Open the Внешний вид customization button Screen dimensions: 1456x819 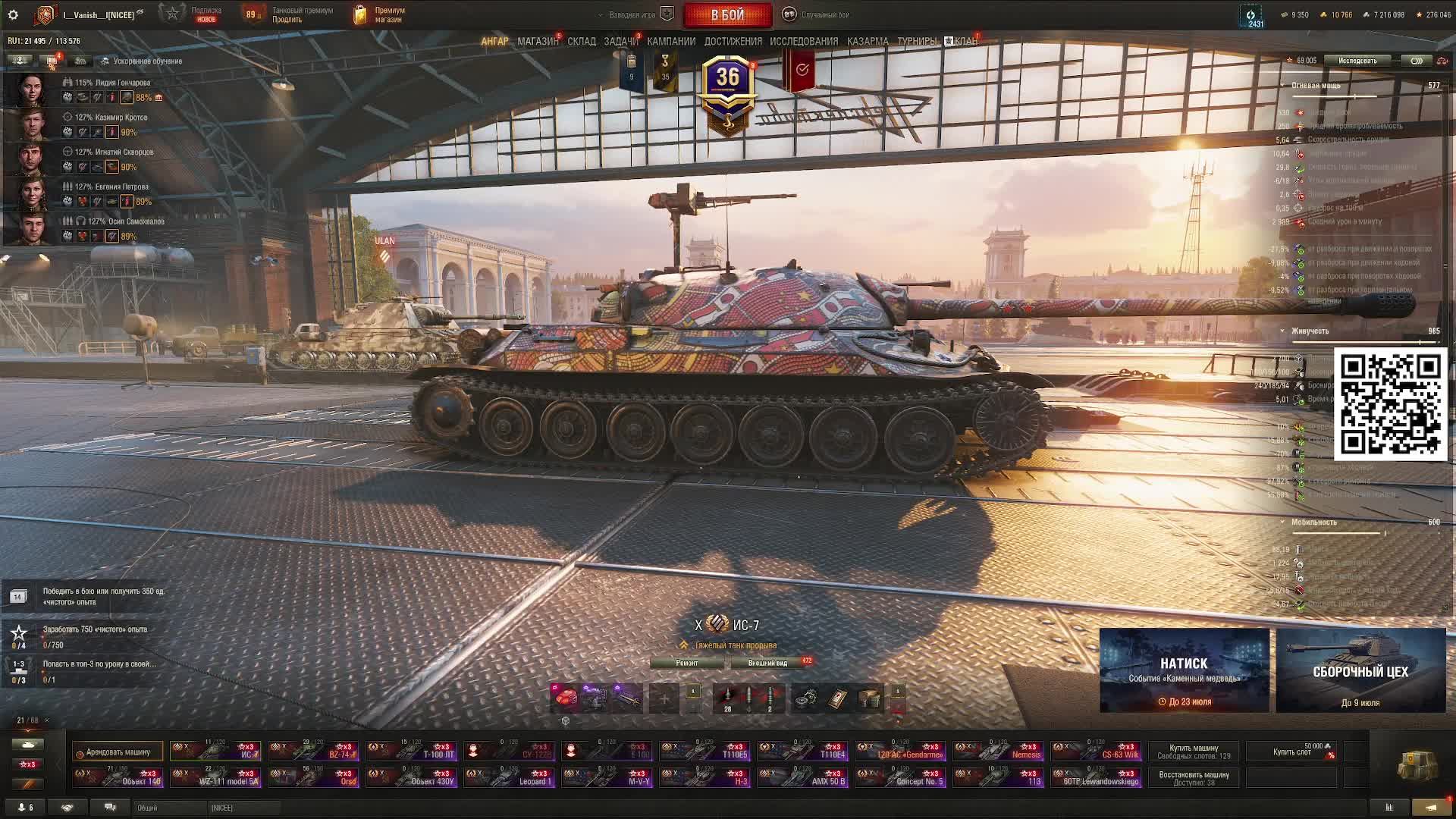(x=767, y=663)
